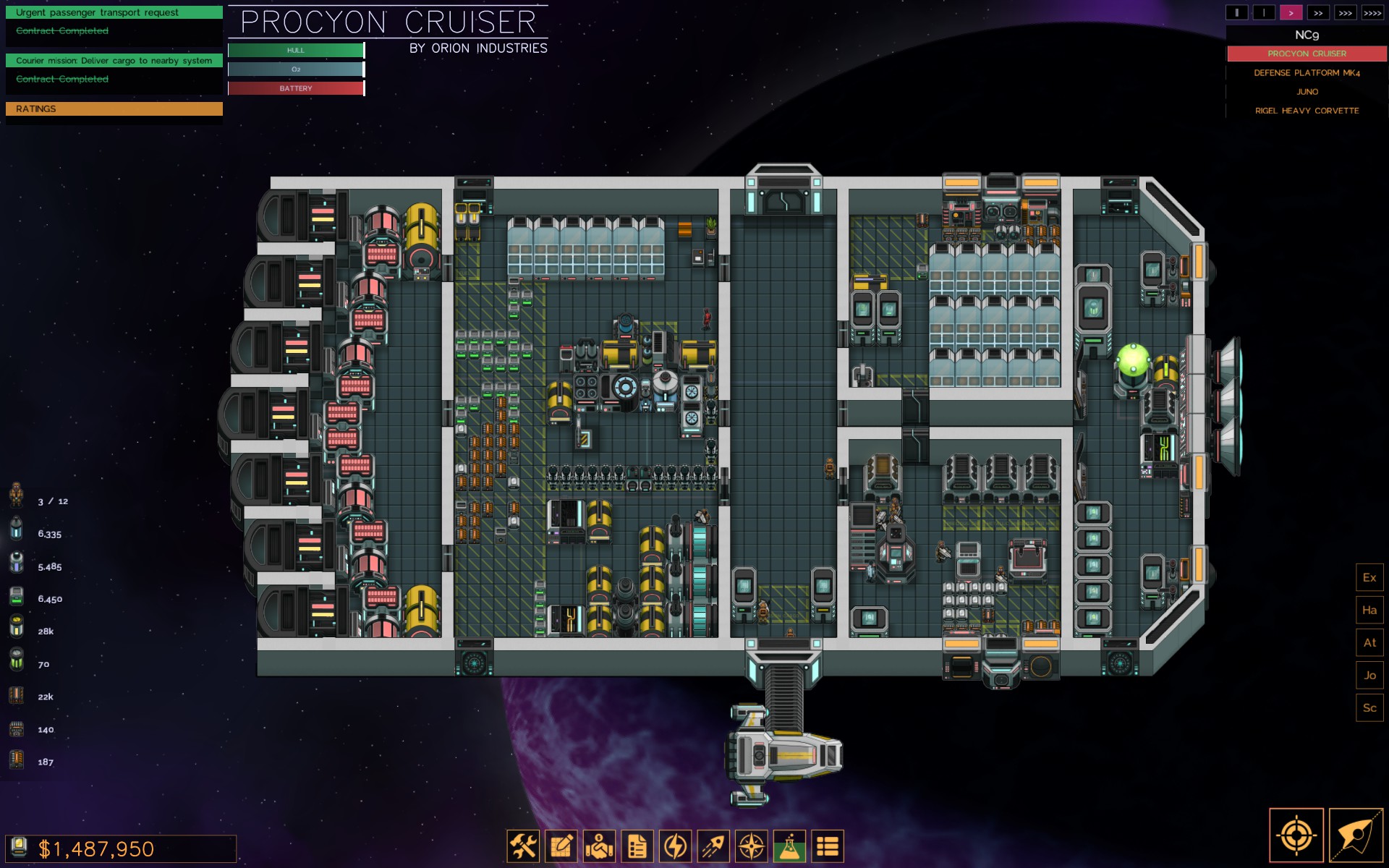Set game speed to double arrows
Screen dimensions: 1389x868
[1318, 13]
